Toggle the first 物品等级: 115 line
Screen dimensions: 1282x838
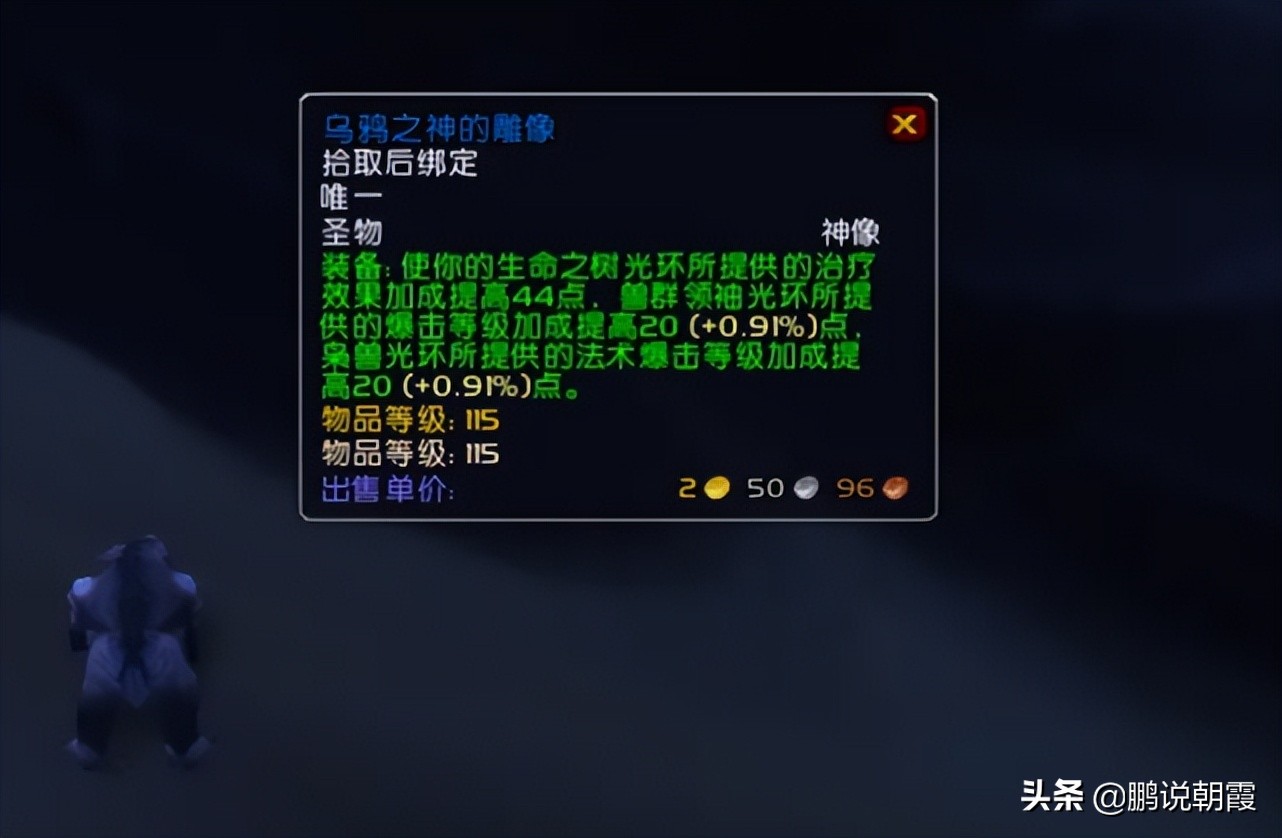pyautogui.click(x=410, y=421)
